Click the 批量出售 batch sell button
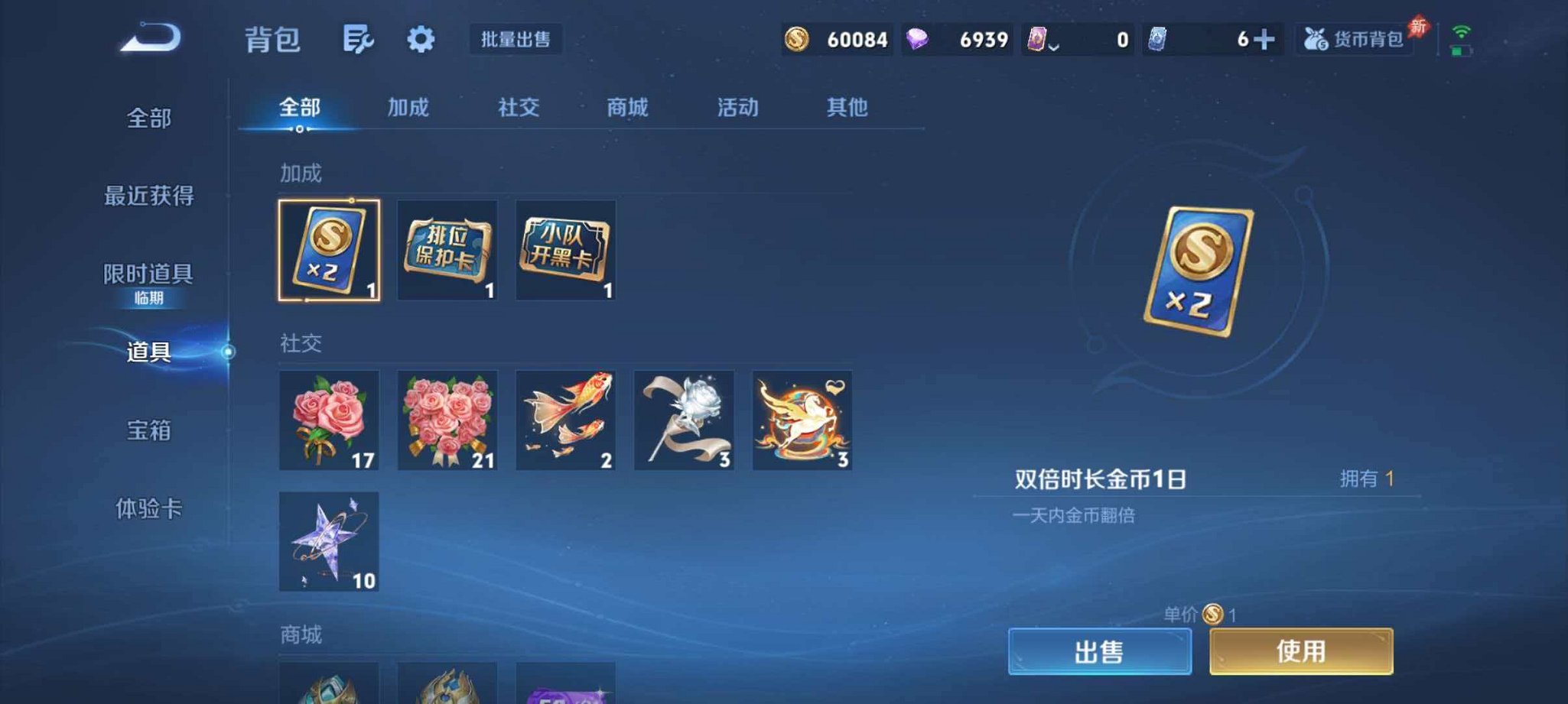This screenshot has width=1568, height=704. (x=516, y=39)
